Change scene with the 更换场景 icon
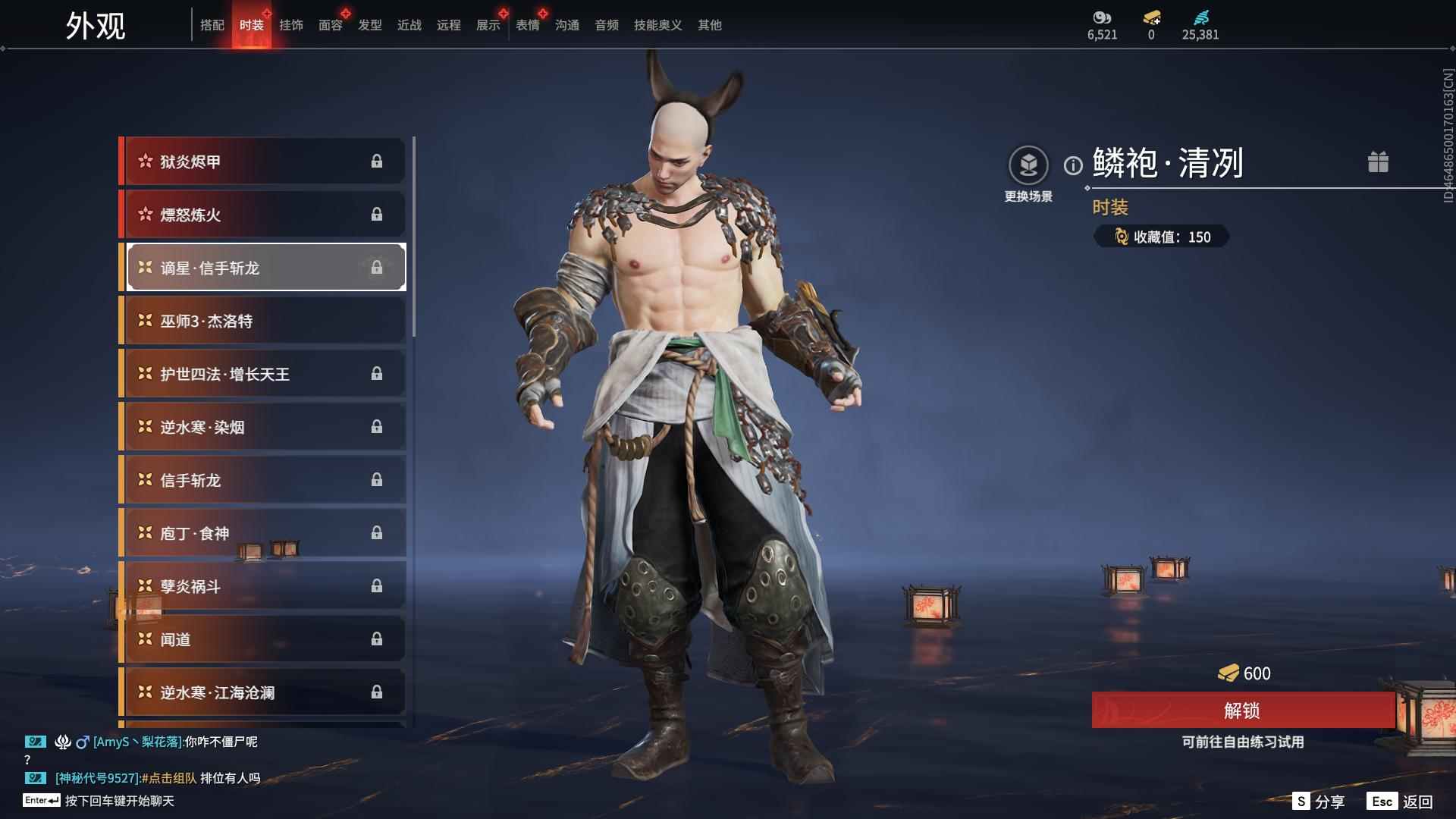 point(1028,165)
